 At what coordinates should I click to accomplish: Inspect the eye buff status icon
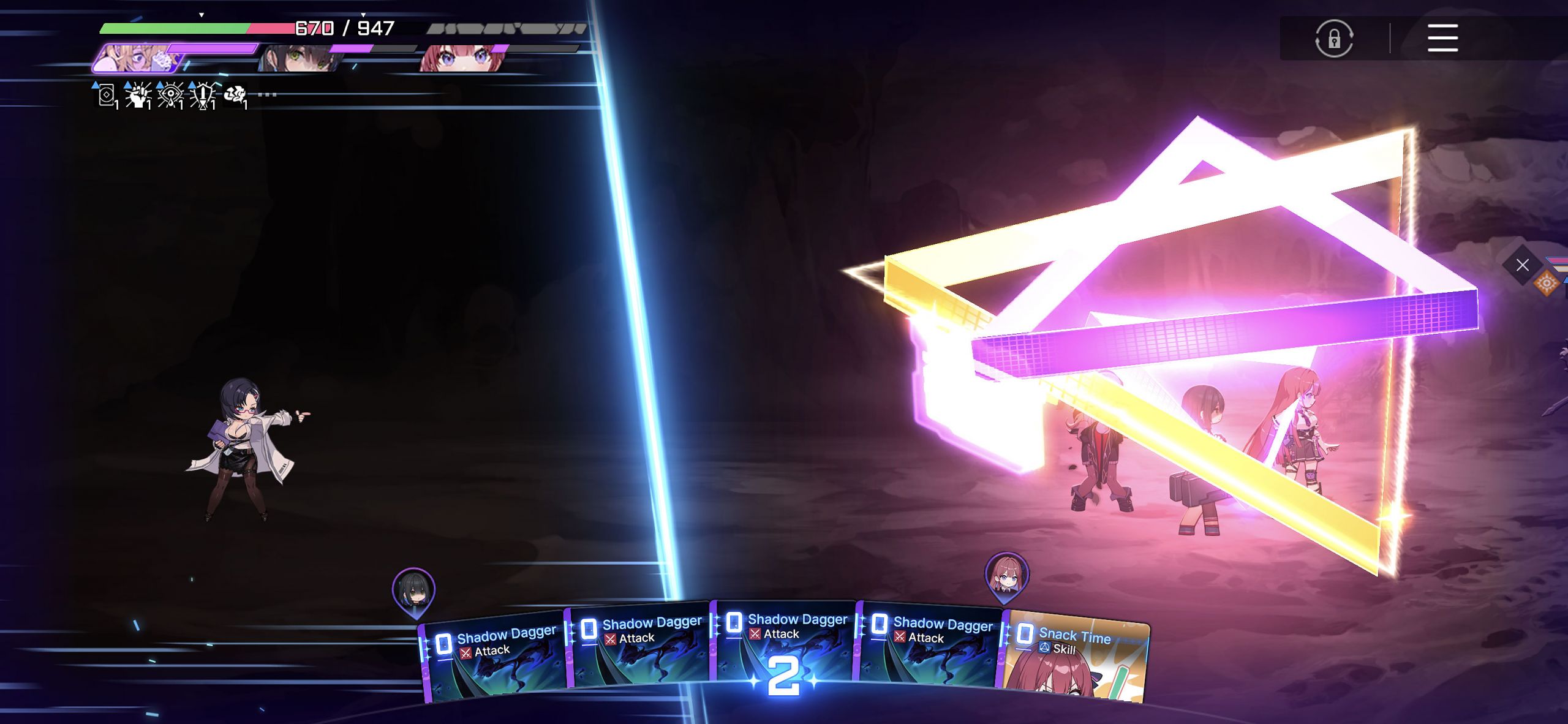pos(170,96)
